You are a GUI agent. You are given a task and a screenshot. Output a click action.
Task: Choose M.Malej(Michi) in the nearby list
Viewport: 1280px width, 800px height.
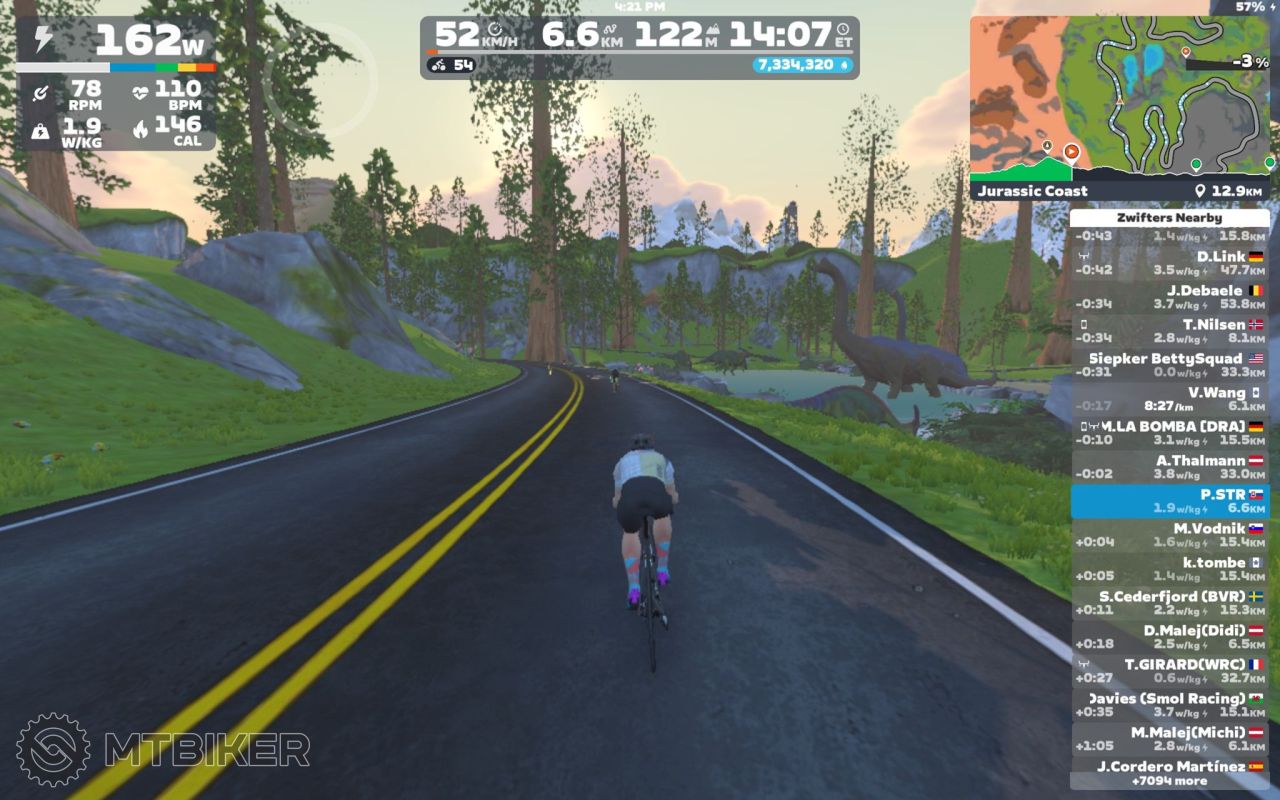[1169, 739]
